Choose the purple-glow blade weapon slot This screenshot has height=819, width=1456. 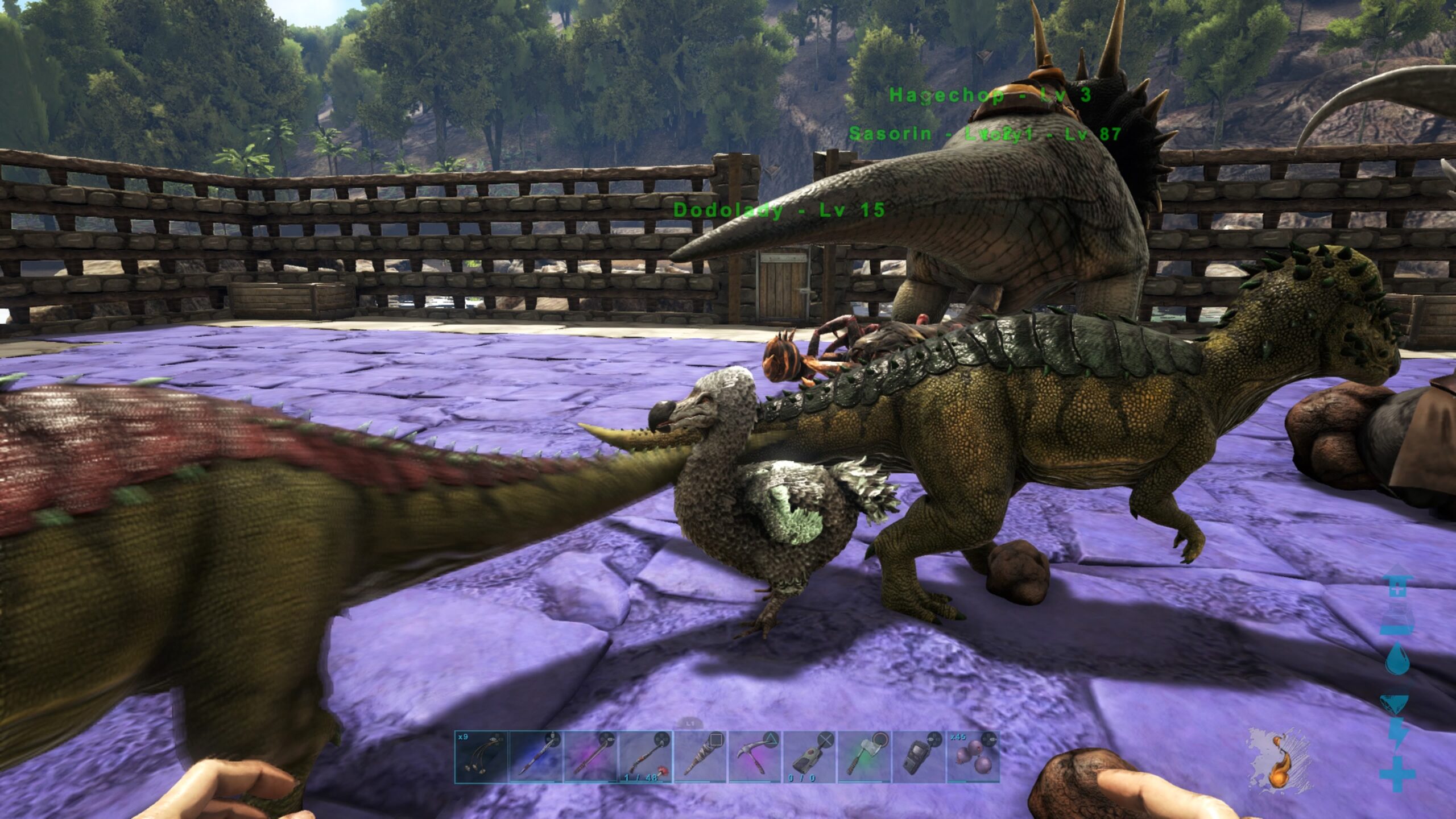(590, 757)
